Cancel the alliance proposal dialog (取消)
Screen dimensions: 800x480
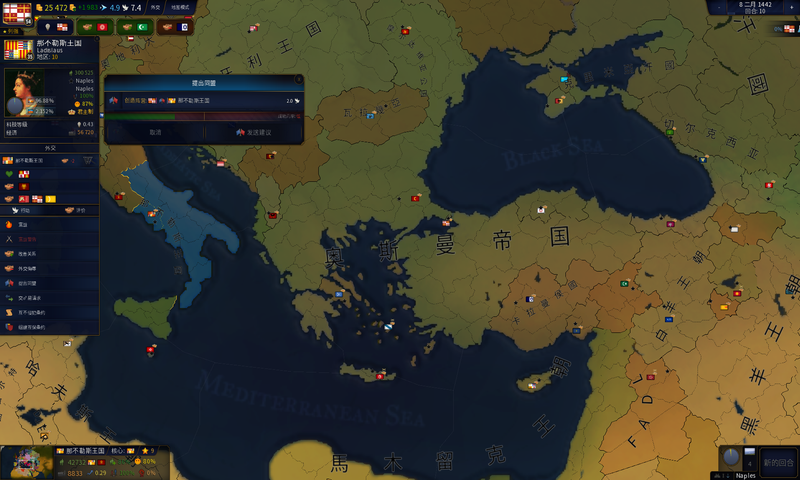point(155,132)
